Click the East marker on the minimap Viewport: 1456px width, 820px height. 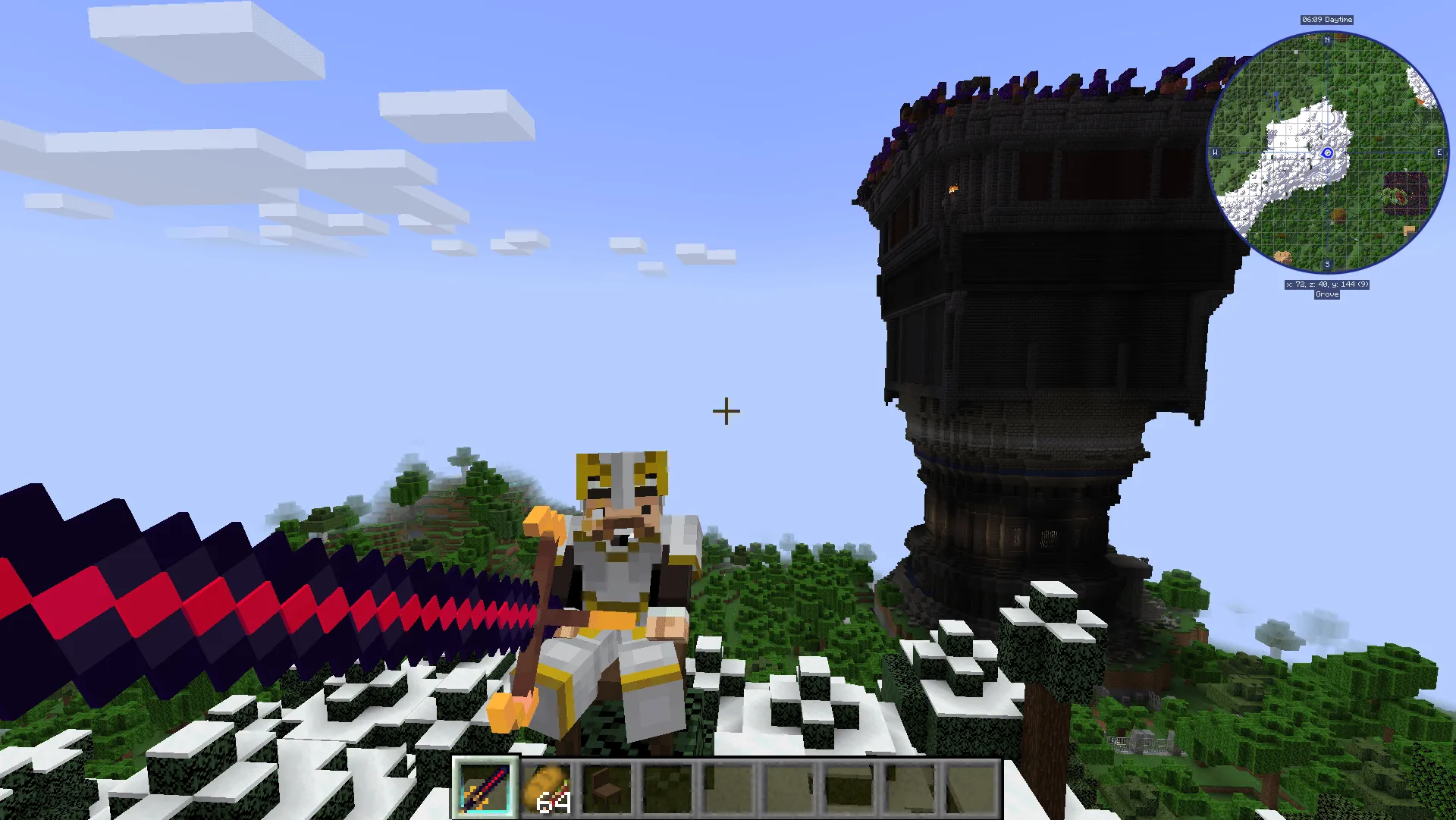click(x=1438, y=152)
